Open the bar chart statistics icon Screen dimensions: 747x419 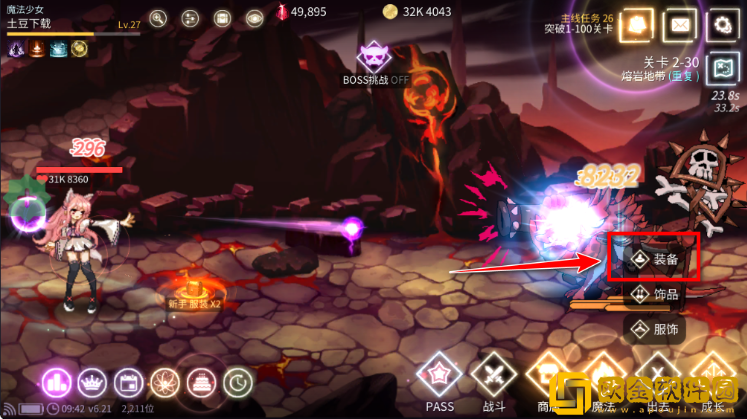pyautogui.click(x=55, y=381)
